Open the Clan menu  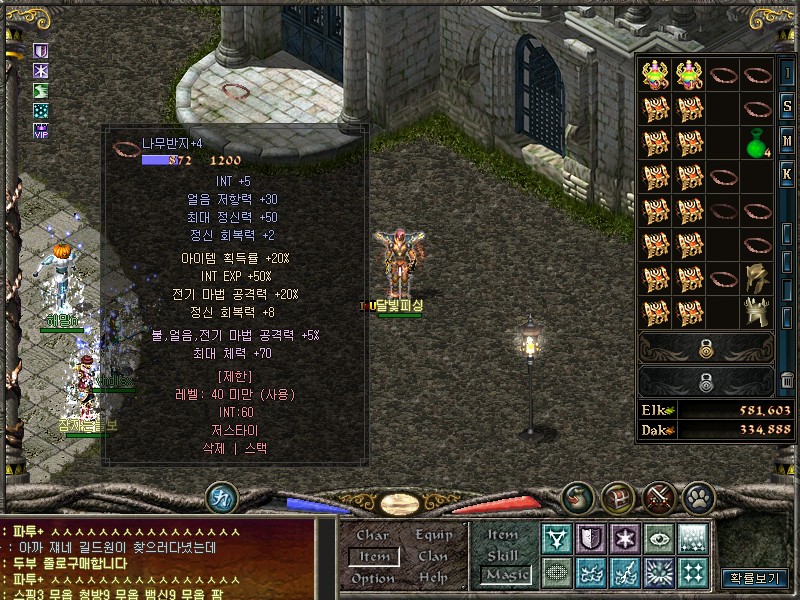point(433,556)
